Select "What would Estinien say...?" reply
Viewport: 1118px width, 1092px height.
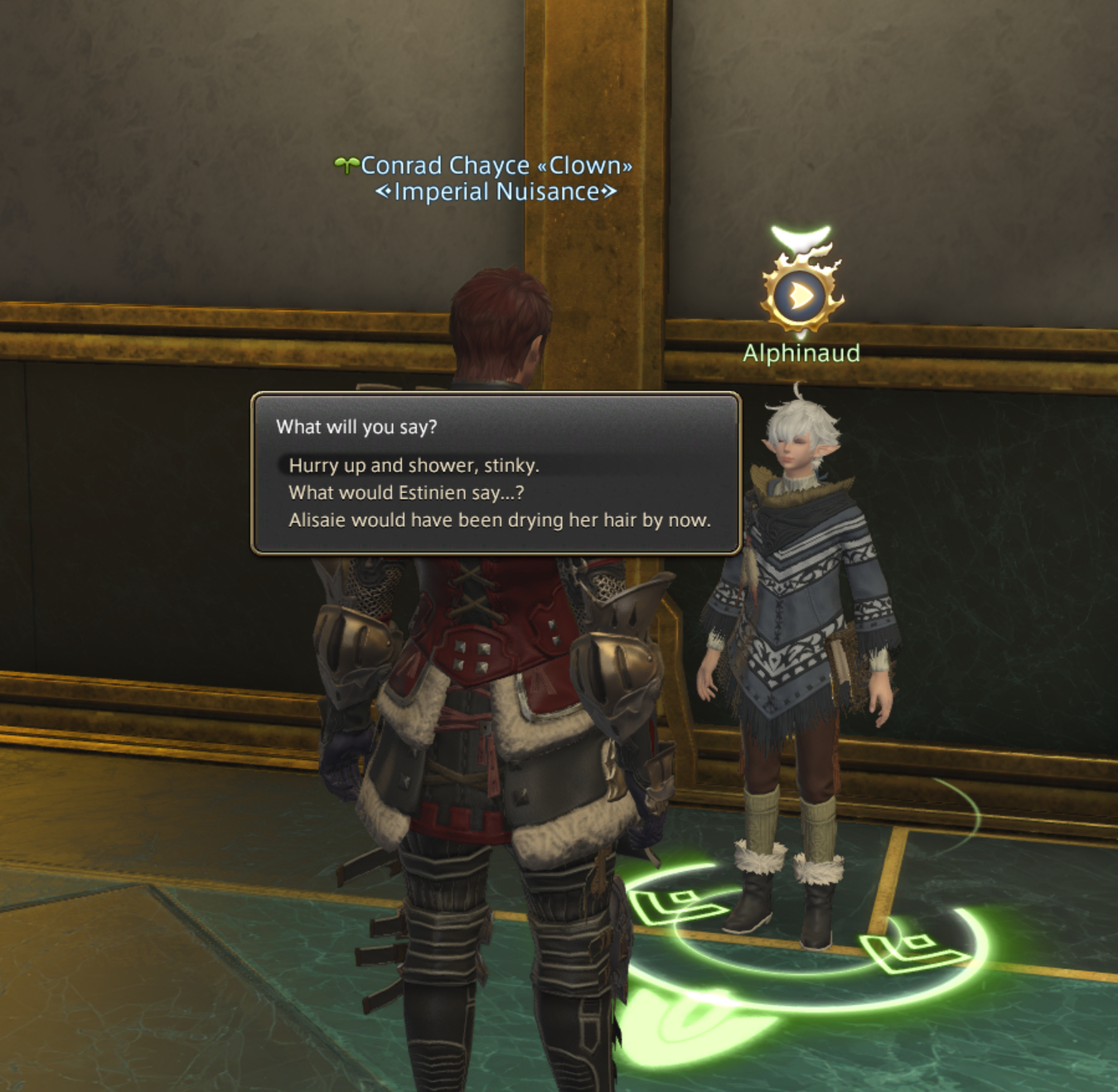[x=406, y=493]
